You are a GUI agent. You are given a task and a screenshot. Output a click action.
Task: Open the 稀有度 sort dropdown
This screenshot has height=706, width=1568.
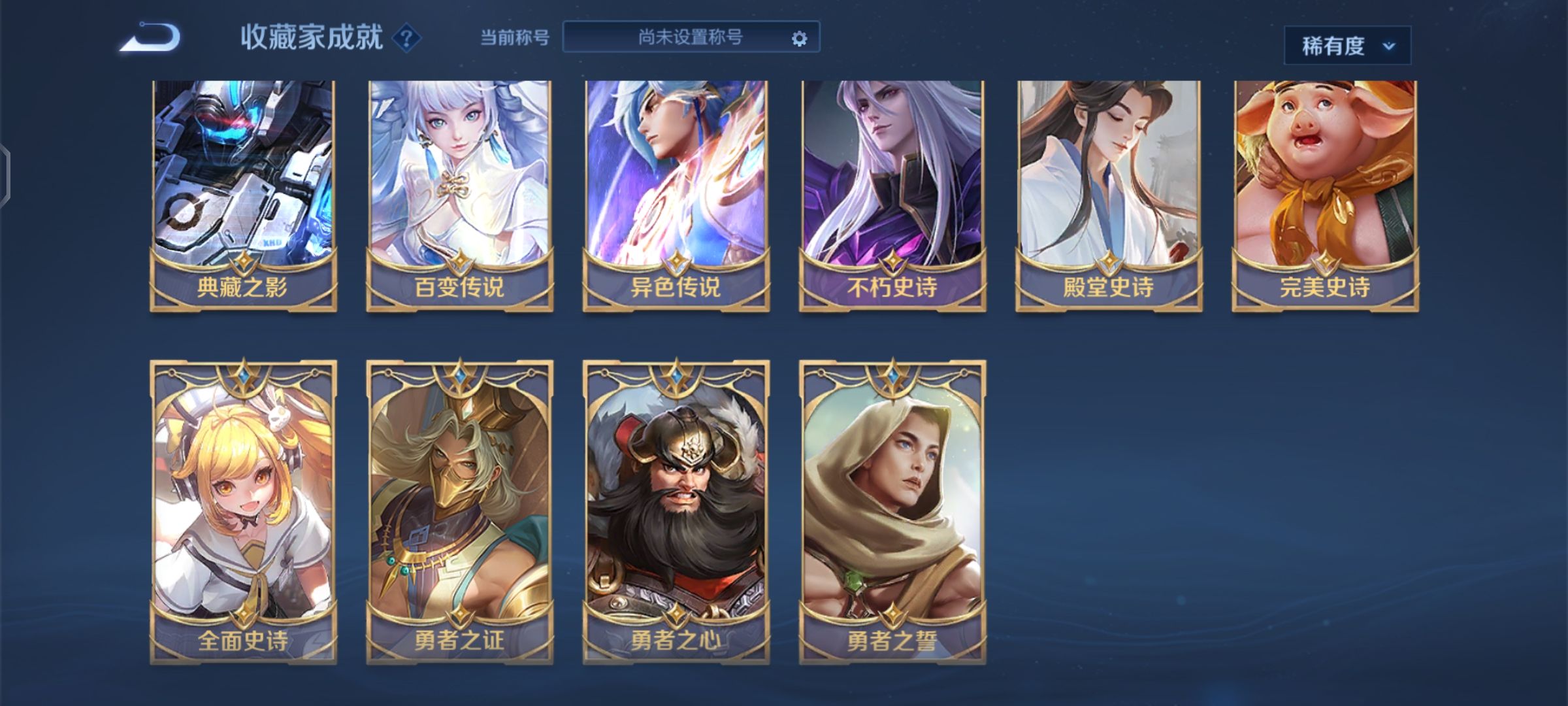point(1347,46)
